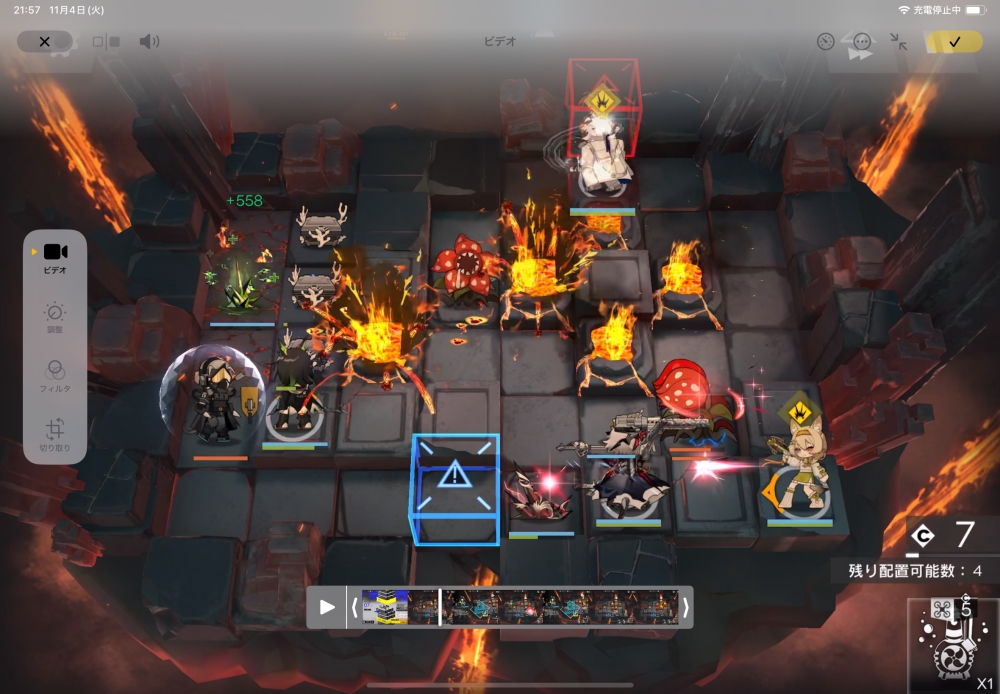Confirm edits with the yellow checkmark
1000x694 pixels.
pyautogui.click(x=954, y=41)
